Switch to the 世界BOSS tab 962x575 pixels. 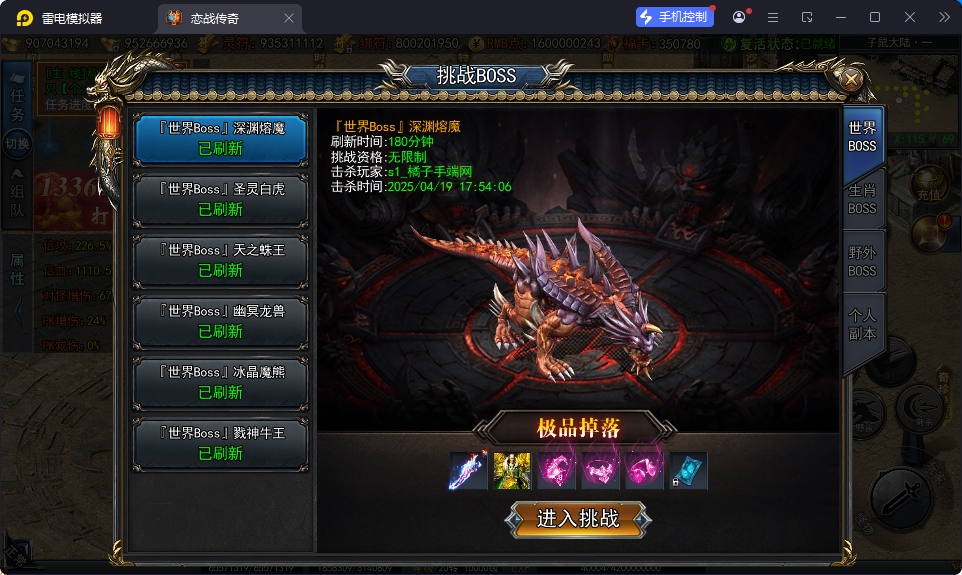pos(862,137)
